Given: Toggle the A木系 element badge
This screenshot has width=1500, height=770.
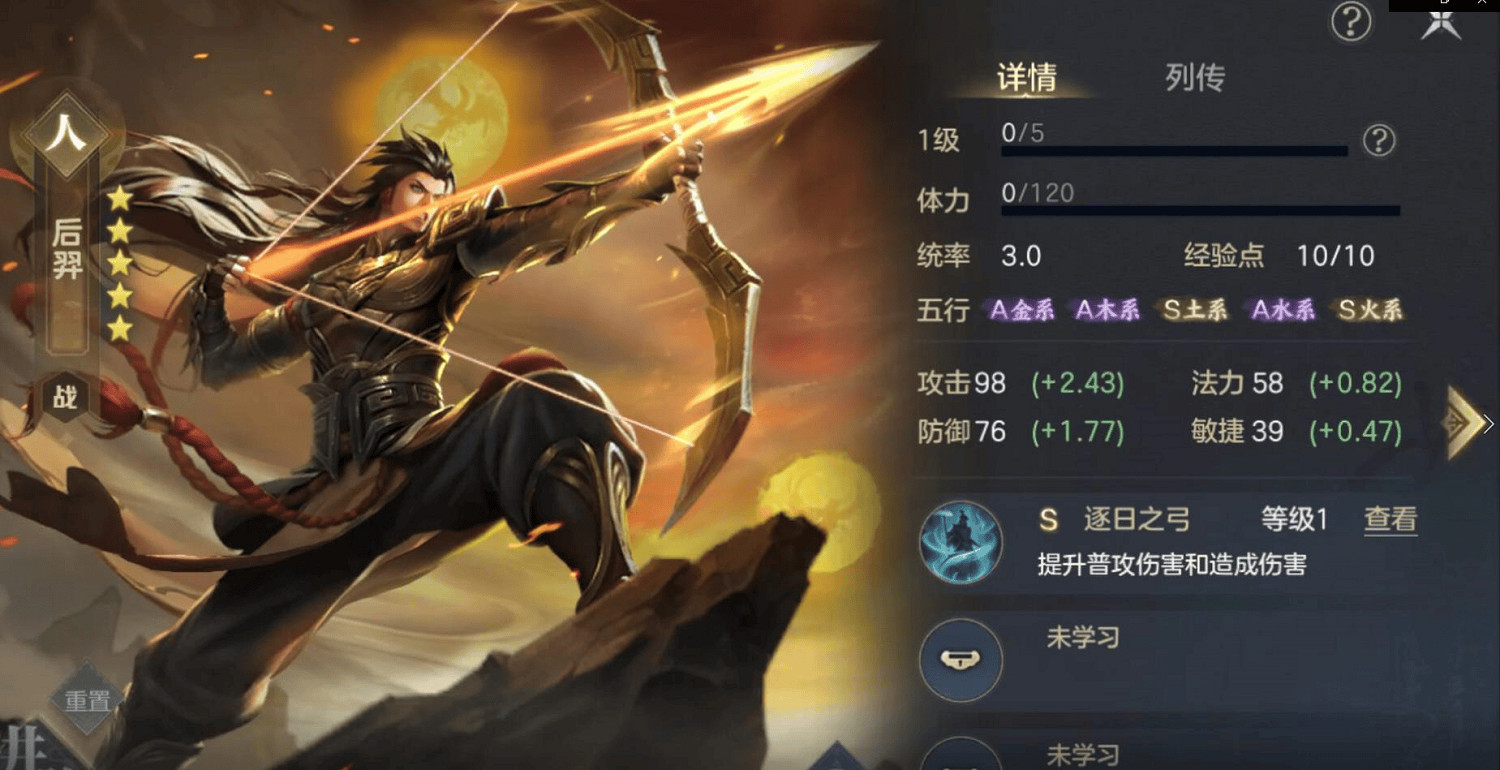Looking at the screenshot, I should tap(1108, 310).
